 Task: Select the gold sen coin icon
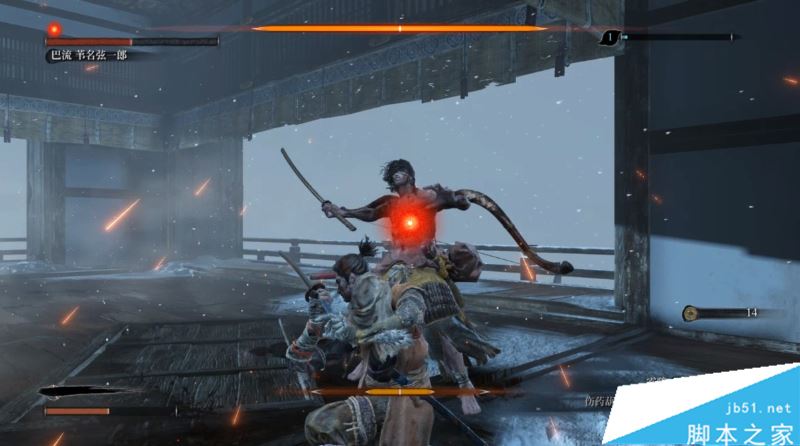pyautogui.click(x=690, y=313)
